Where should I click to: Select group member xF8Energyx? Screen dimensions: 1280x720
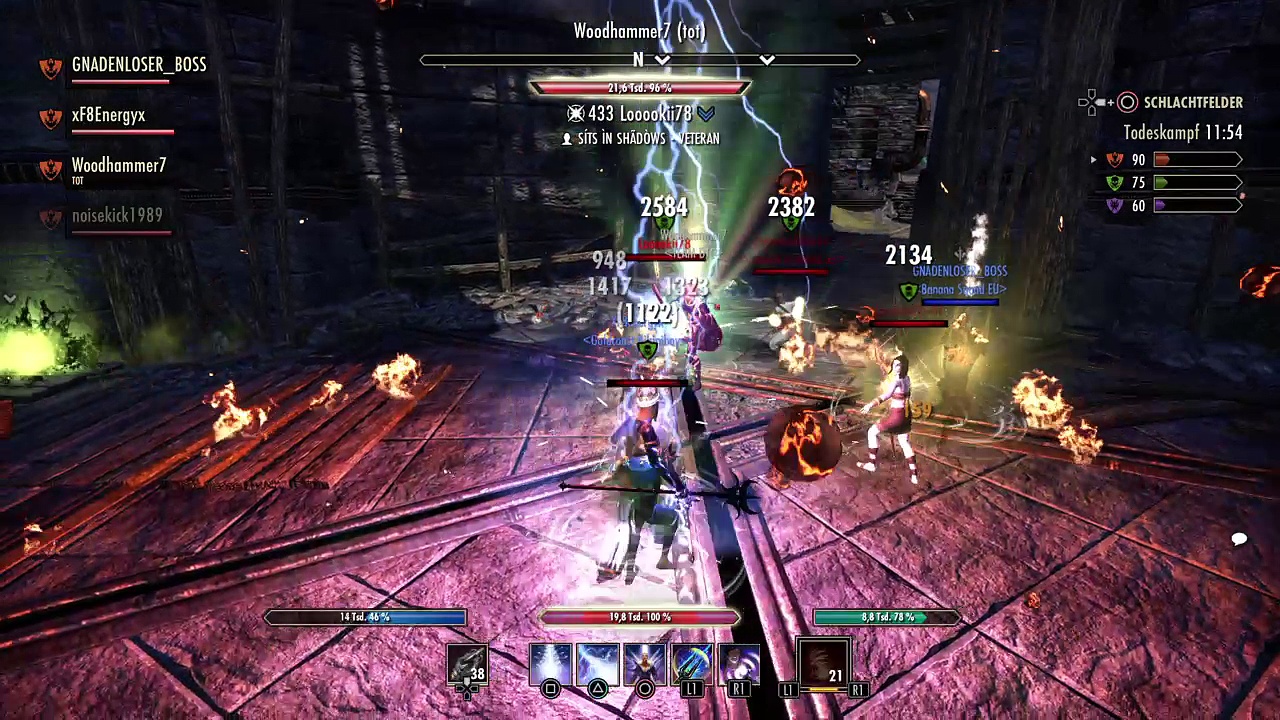coord(108,116)
